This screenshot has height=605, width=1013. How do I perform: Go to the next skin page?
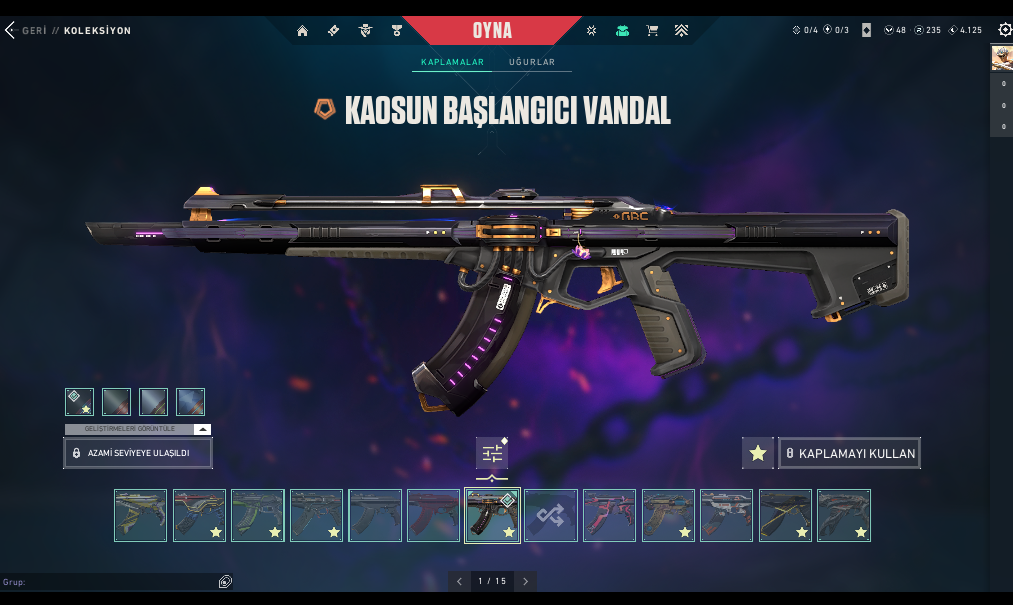526,581
